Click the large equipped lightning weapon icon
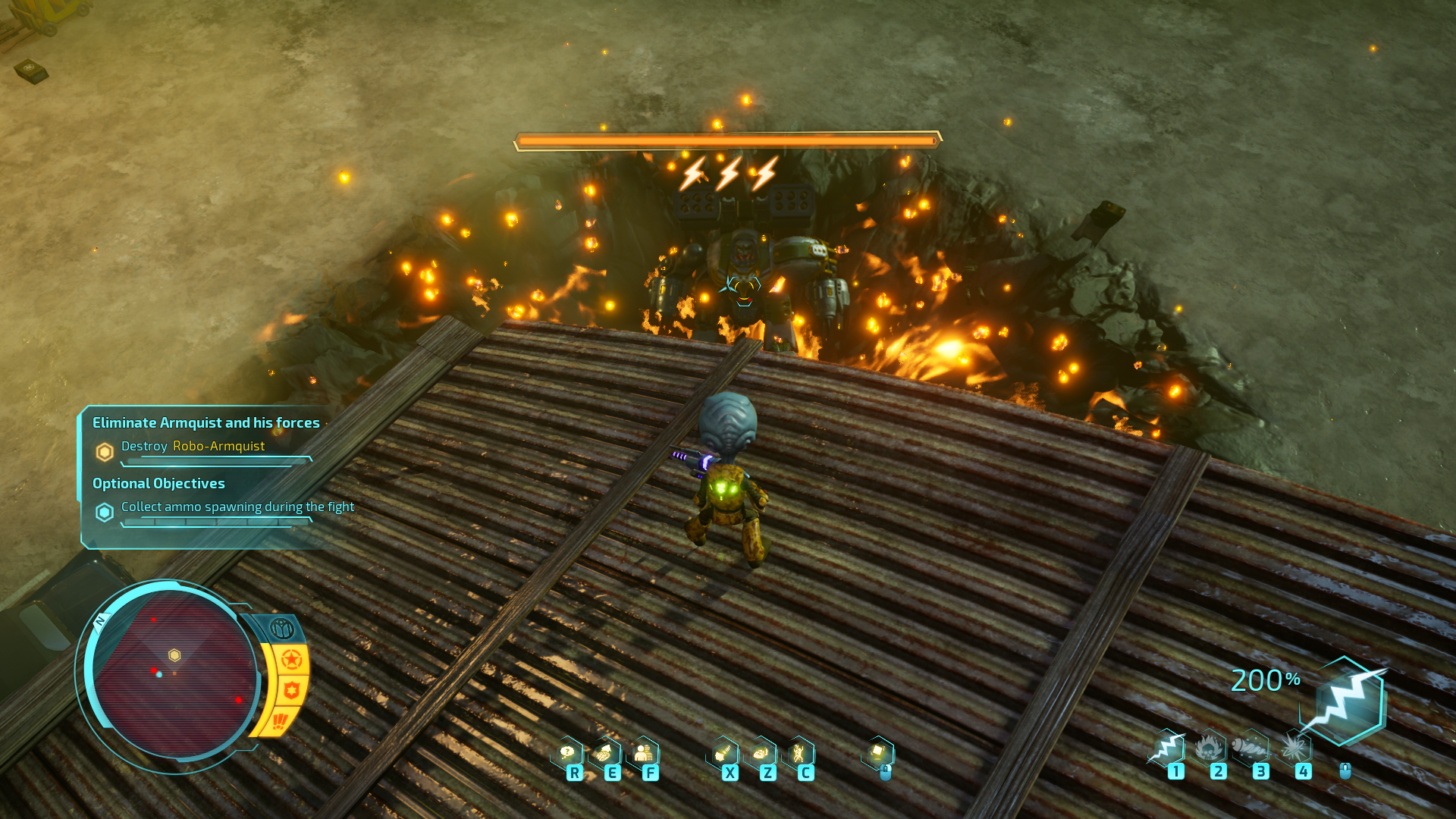1456x819 pixels. pyautogui.click(x=1348, y=701)
